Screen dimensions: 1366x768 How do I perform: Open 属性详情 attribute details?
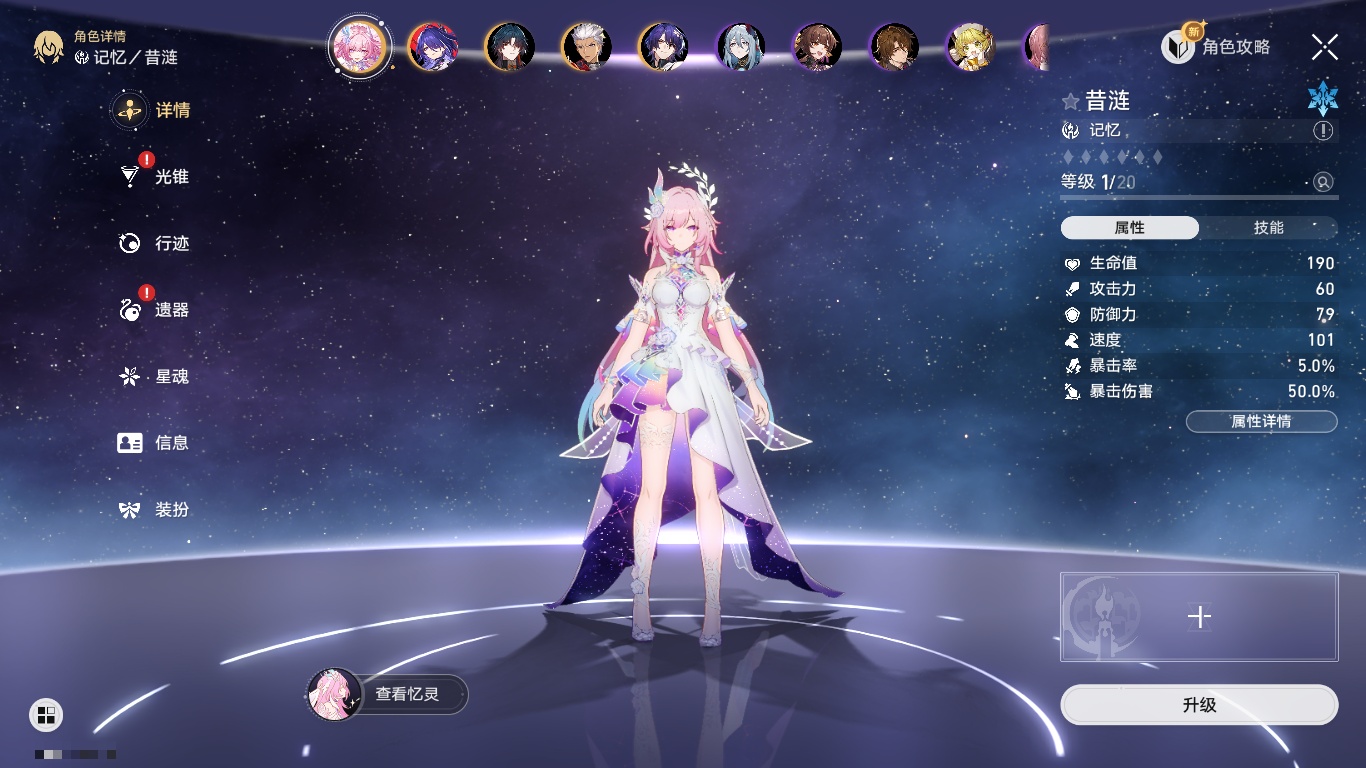click(x=1261, y=421)
